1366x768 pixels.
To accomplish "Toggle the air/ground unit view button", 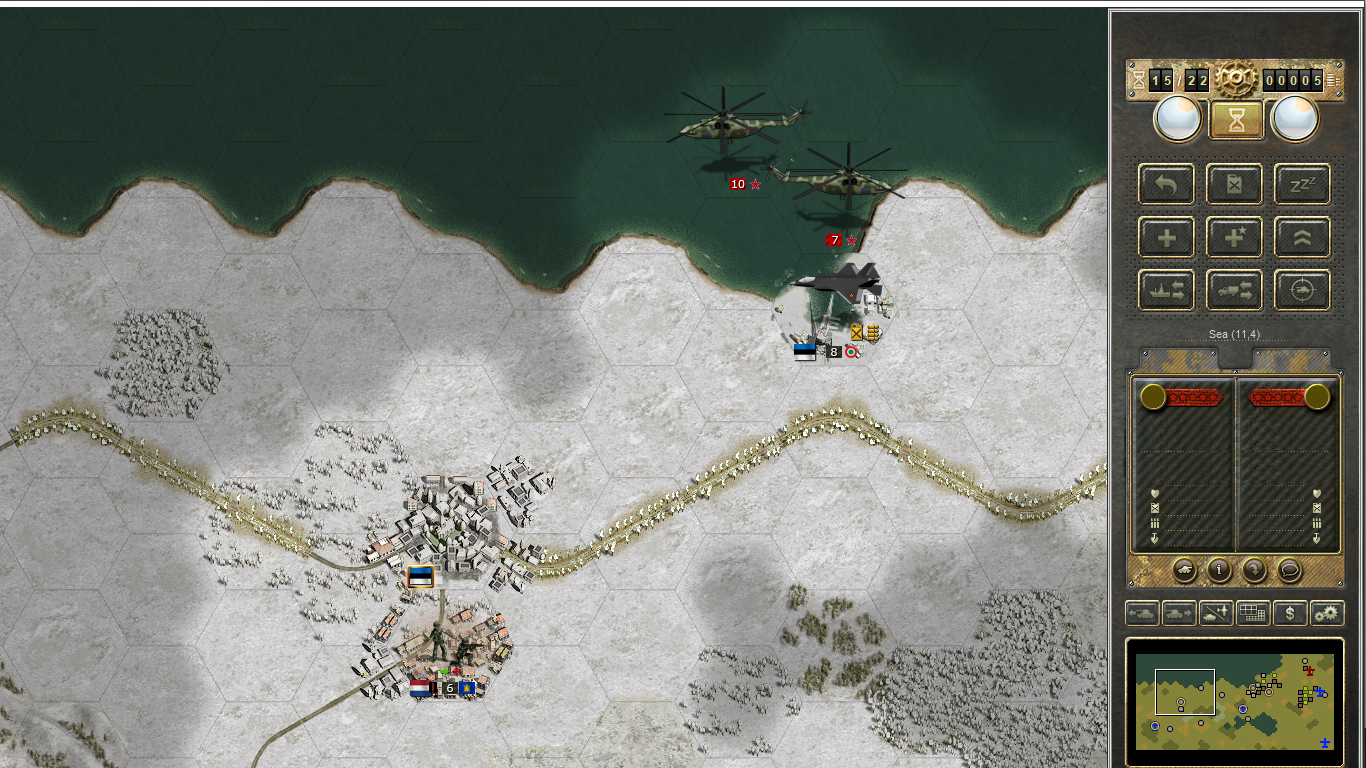I will [x=1216, y=613].
